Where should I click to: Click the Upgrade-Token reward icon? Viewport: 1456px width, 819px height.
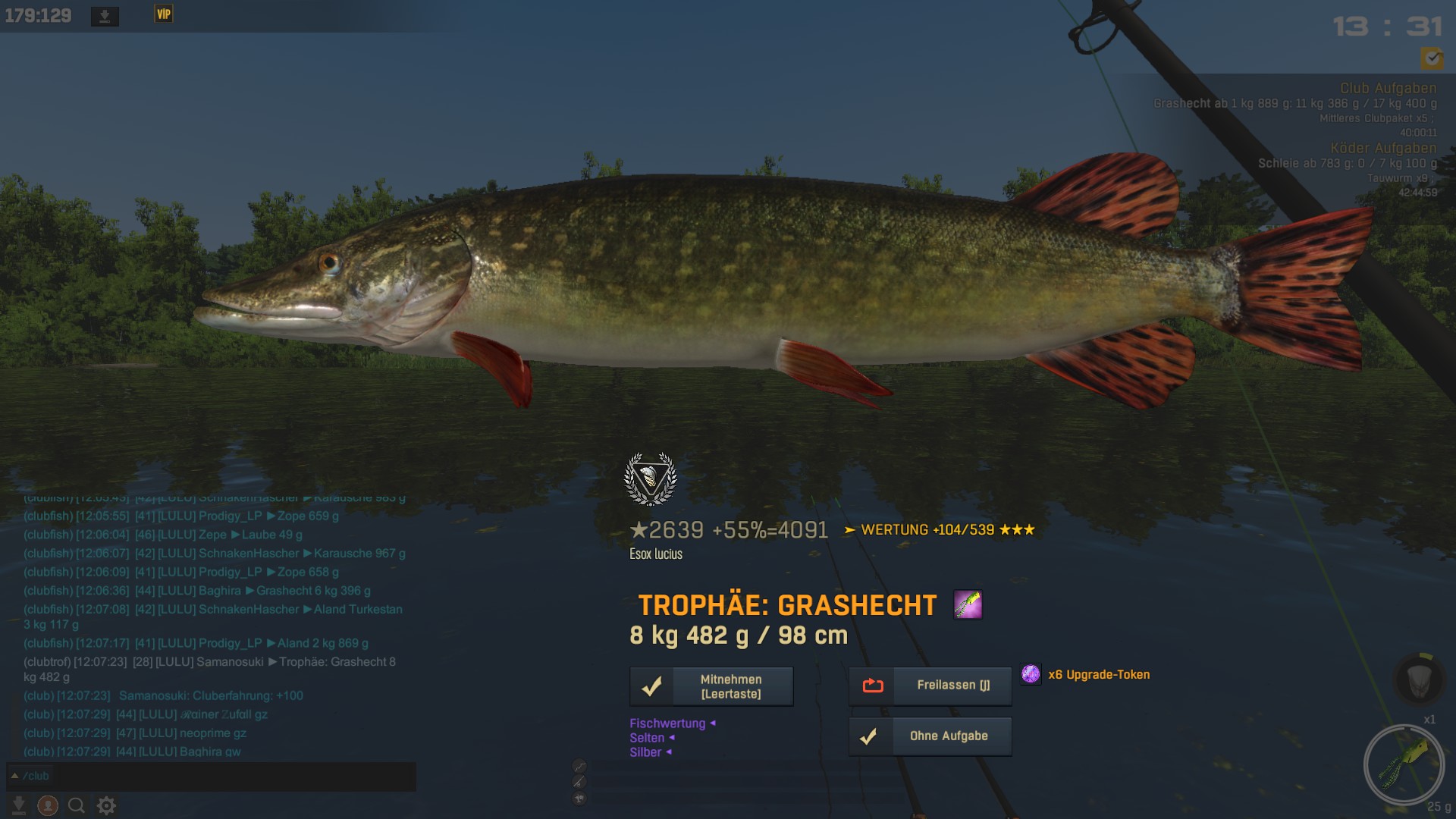pyautogui.click(x=1031, y=674)
